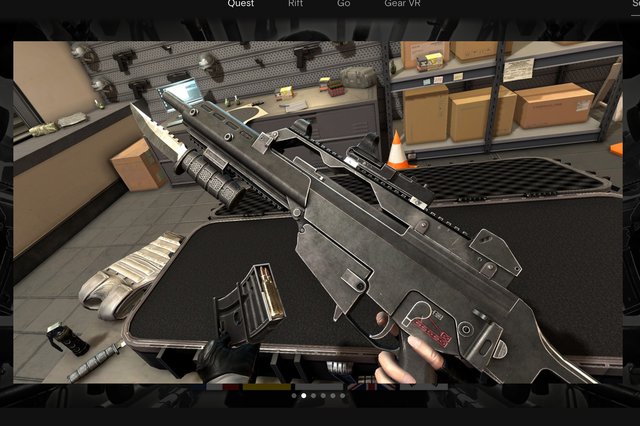This screenshot has height=426, width=640.
Task: Switch to the Quest tab
Action: [240, 4]
